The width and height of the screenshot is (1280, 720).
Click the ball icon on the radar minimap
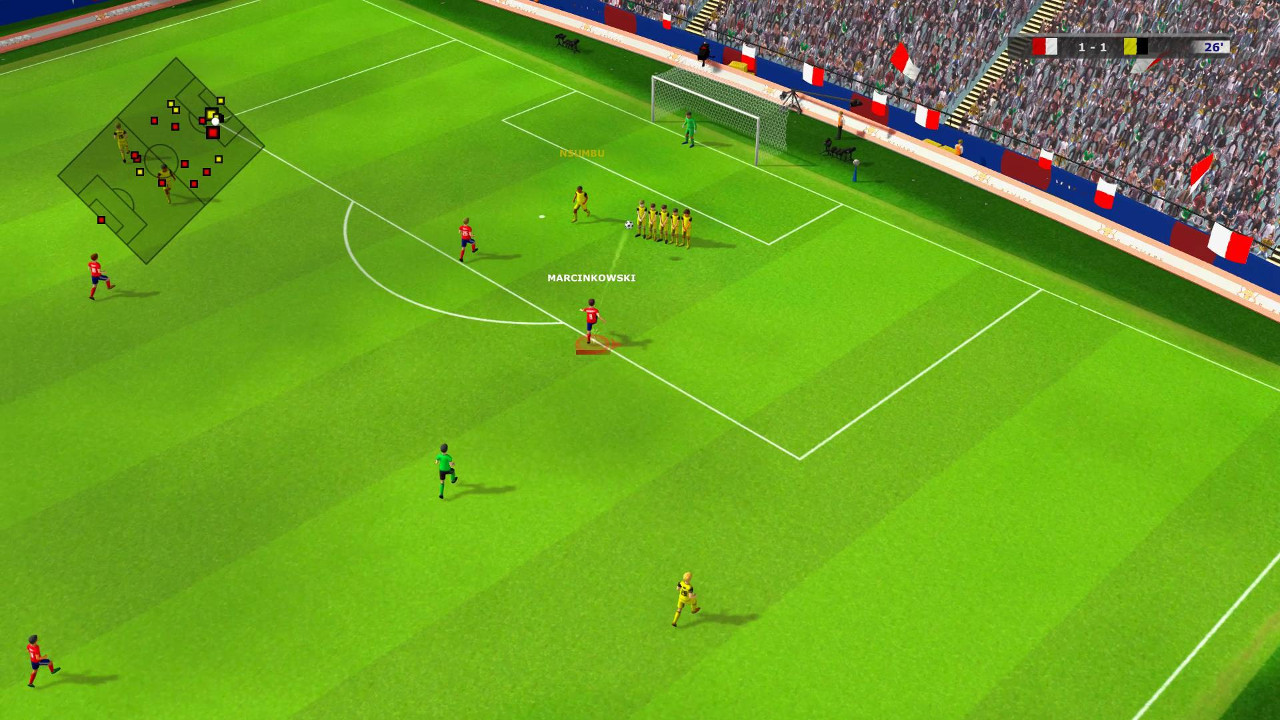click(x=215, y=120)
